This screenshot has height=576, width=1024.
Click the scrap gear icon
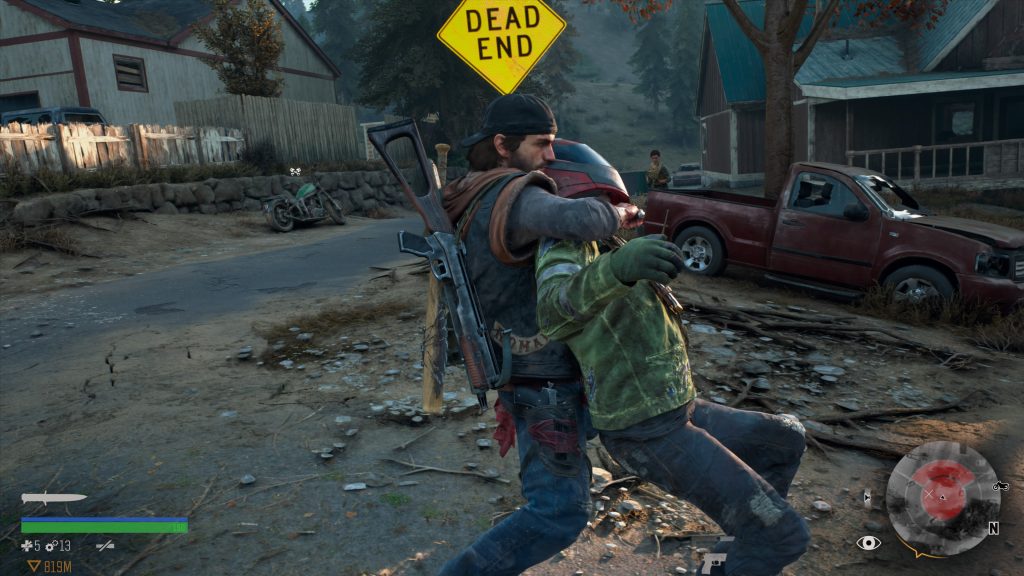(x=51, y=546)
